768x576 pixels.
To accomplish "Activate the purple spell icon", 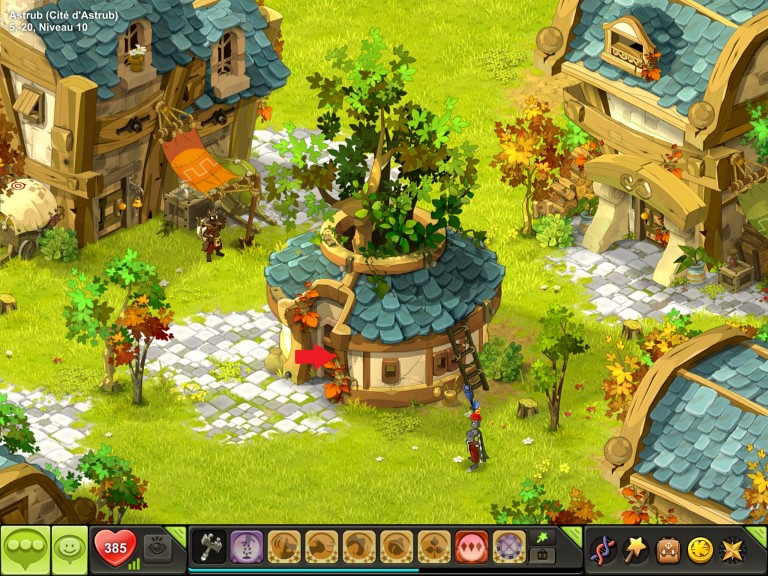I will point(247,547).
